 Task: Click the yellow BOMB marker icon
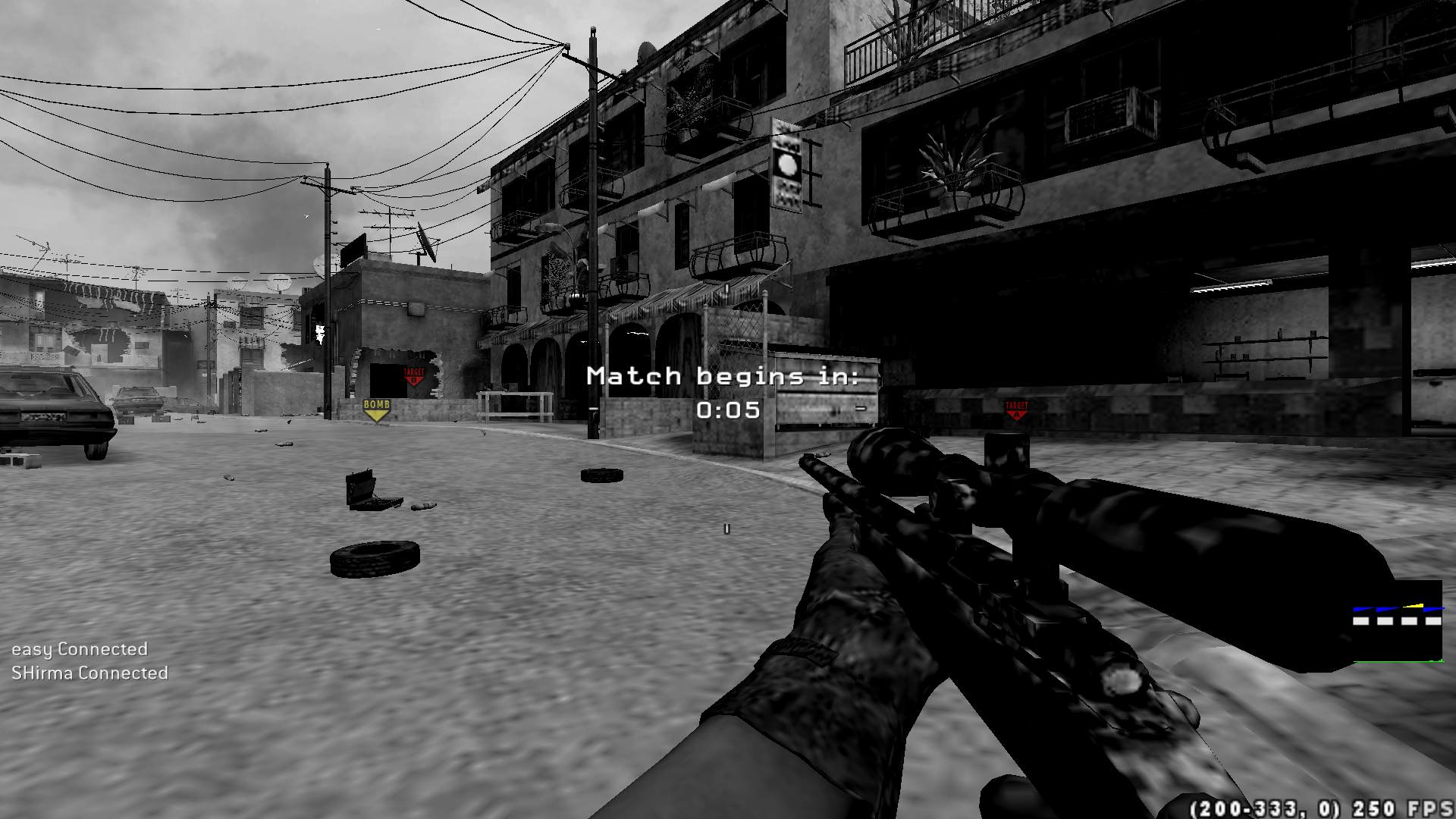(x=375, y=409)
